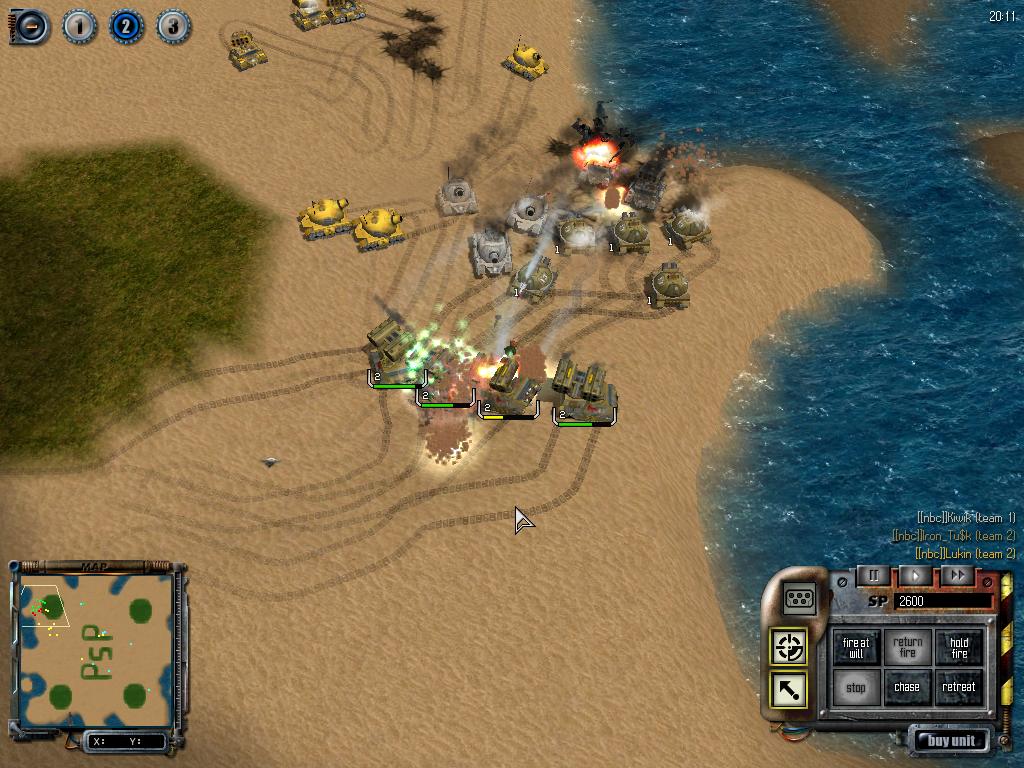Order selected units to retreat
1024x768 pixels.
(959, 688)
